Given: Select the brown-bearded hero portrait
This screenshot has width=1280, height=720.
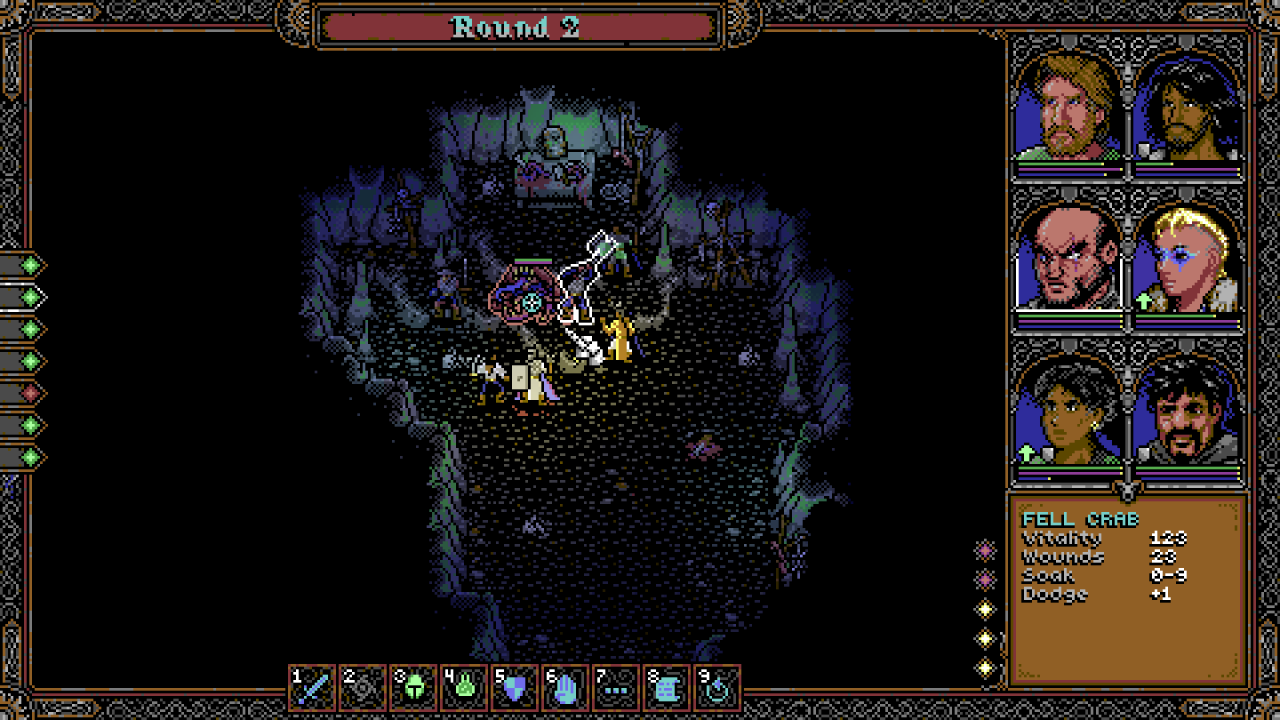Looking at the screenshot, I should pyautogui.click(x=1069, y=108).
